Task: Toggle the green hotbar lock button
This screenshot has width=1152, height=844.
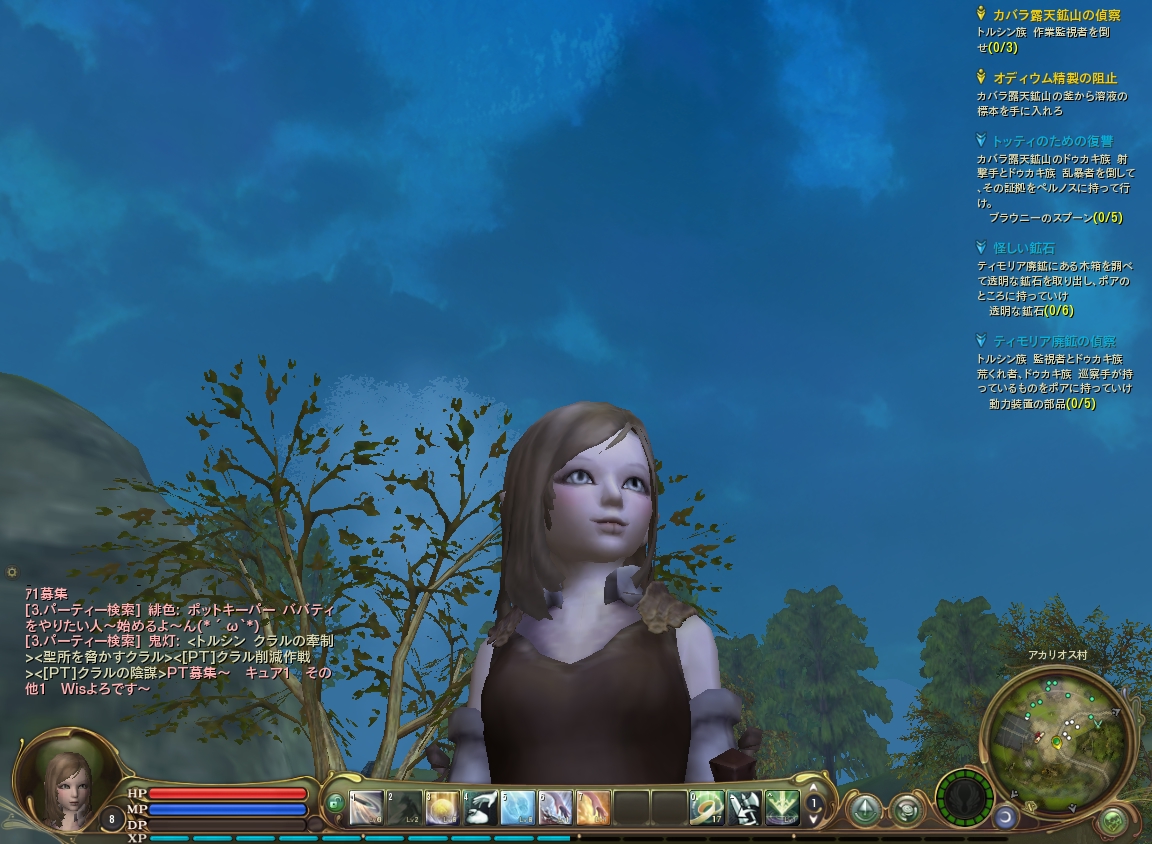Action: pyautogui.click(x=335, y=803)
